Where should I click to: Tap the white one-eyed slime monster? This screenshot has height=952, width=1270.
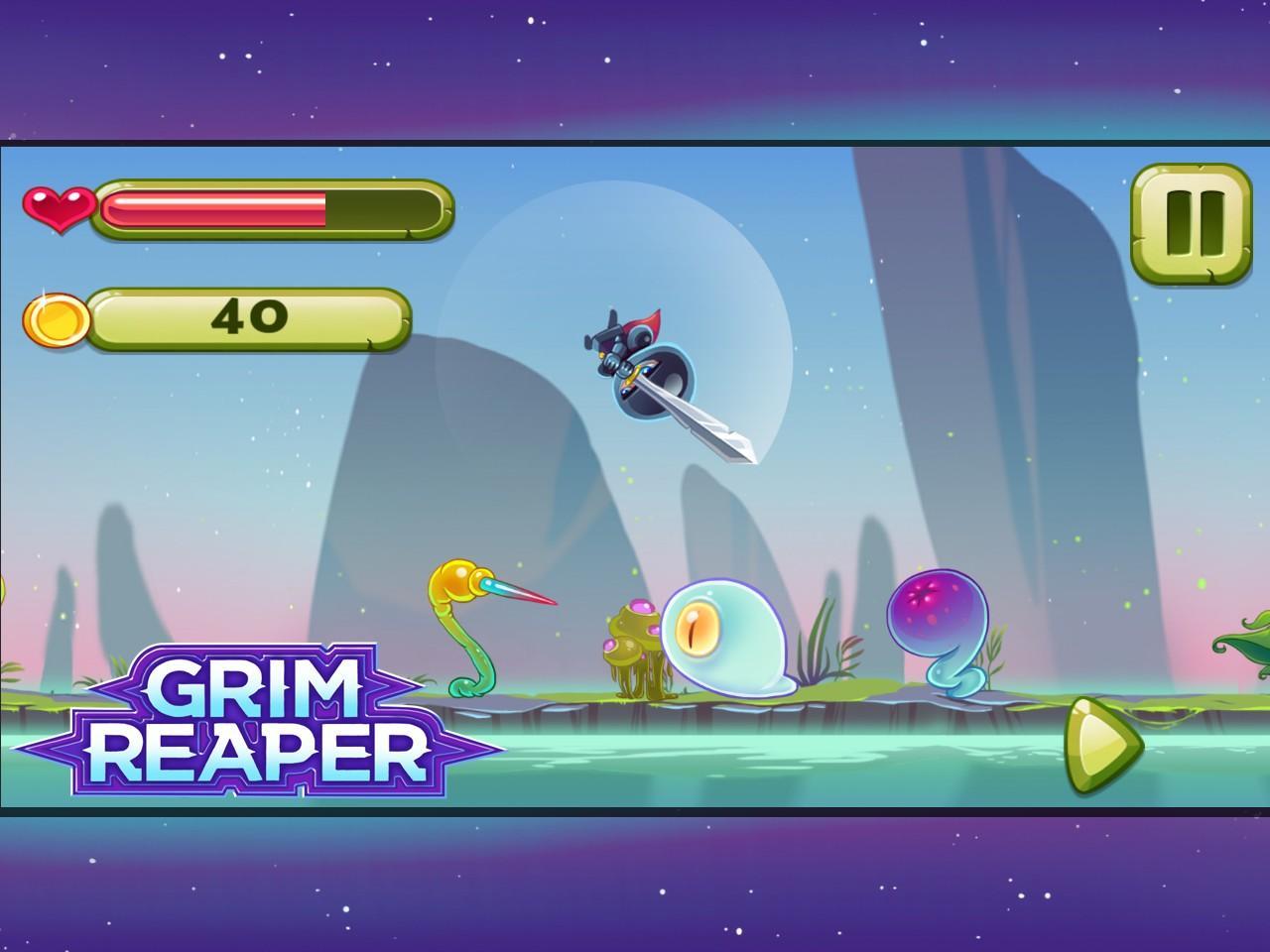tap(724, 640)
